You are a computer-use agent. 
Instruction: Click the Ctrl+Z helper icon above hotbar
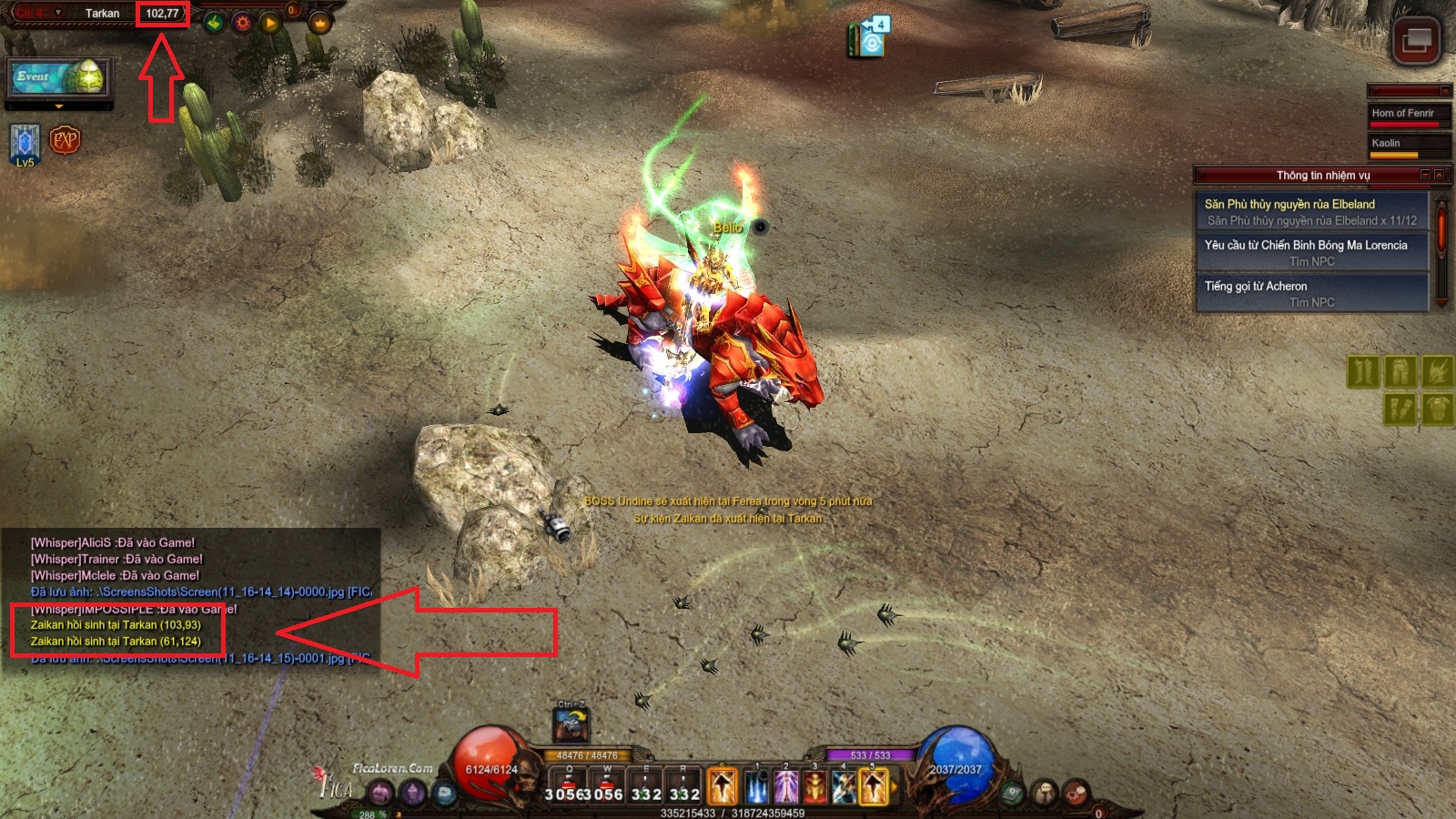(571, 724)
